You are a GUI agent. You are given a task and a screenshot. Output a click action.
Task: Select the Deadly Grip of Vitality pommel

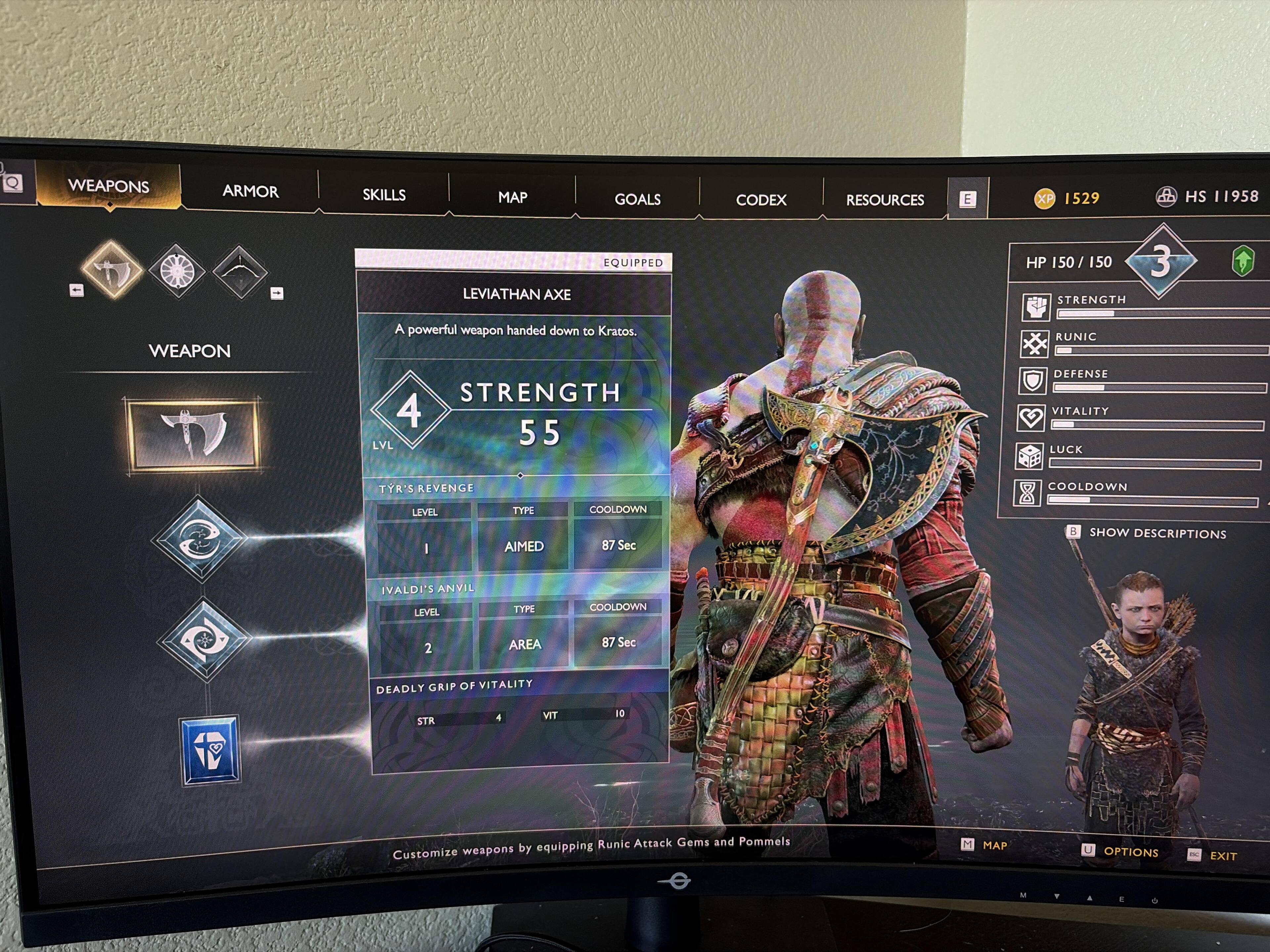click(210, 749)
